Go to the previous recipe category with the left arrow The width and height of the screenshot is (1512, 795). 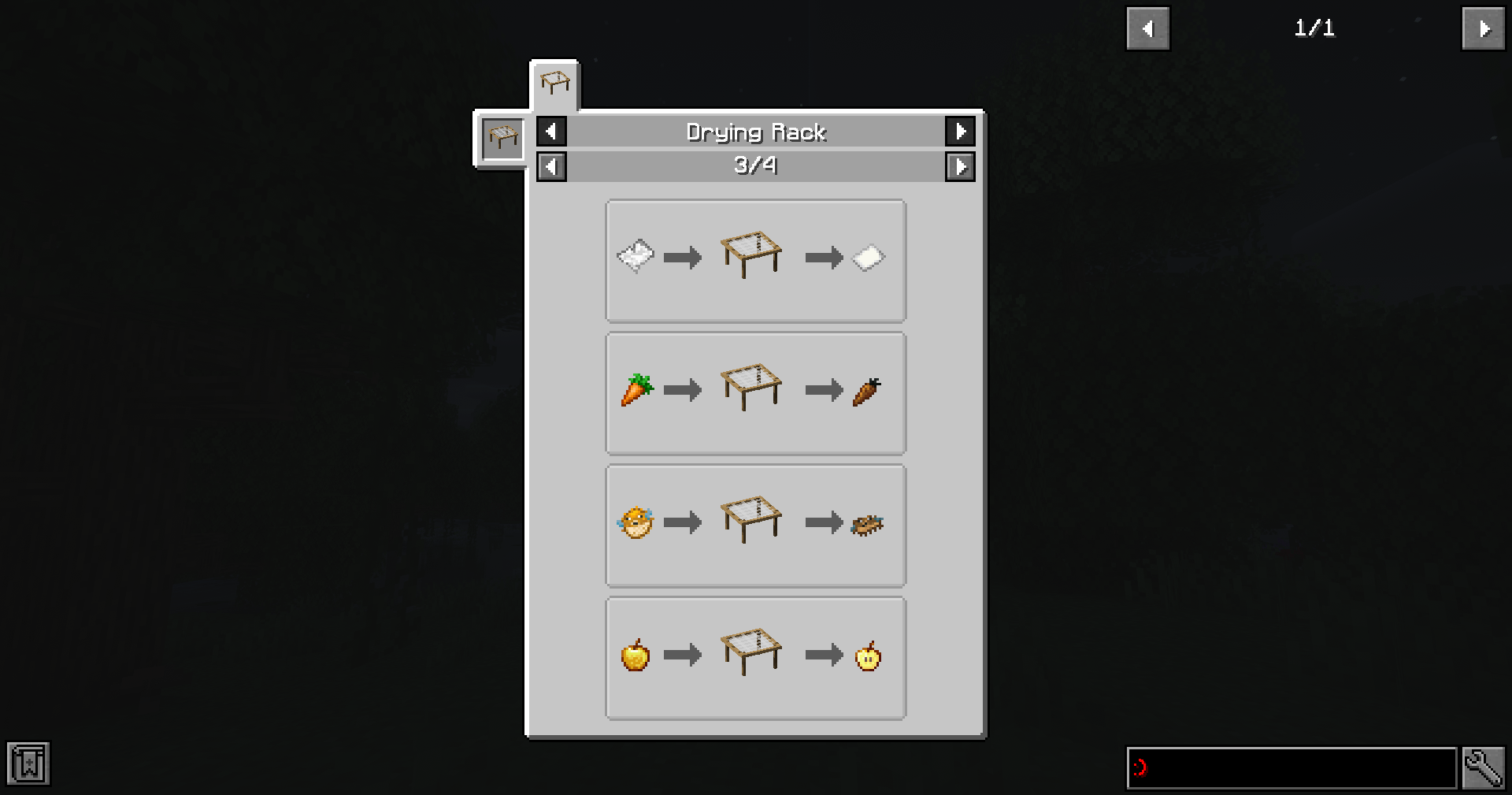tap(550, 132)
